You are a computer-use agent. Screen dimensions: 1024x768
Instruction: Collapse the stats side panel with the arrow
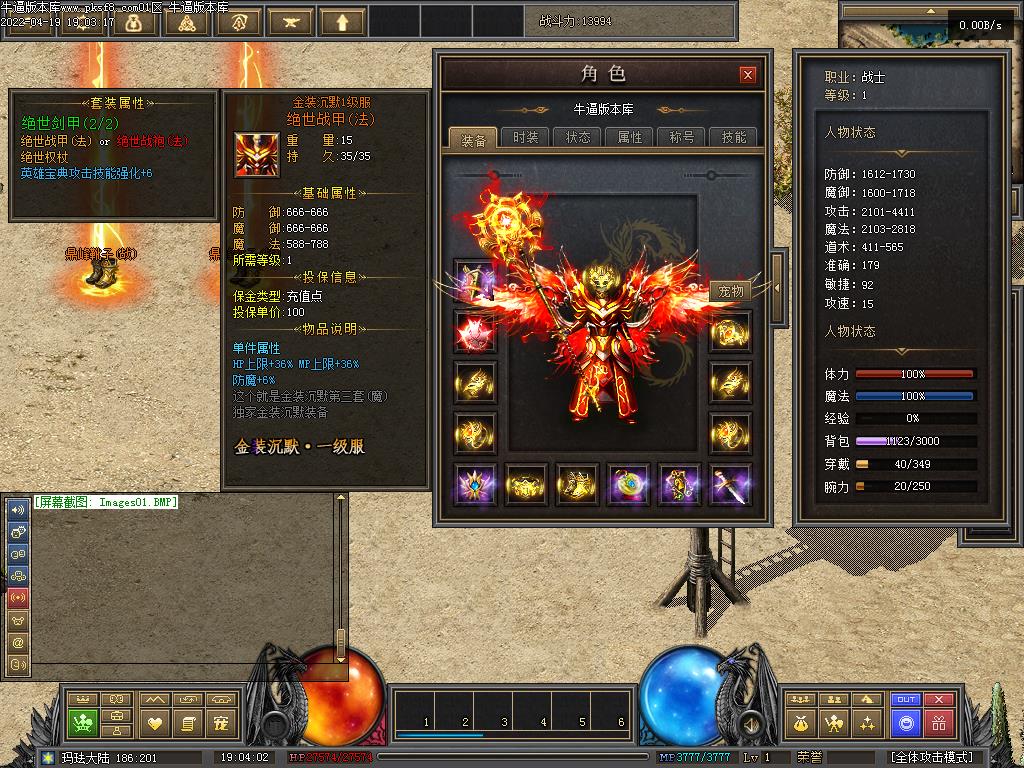tap(778, 288)
